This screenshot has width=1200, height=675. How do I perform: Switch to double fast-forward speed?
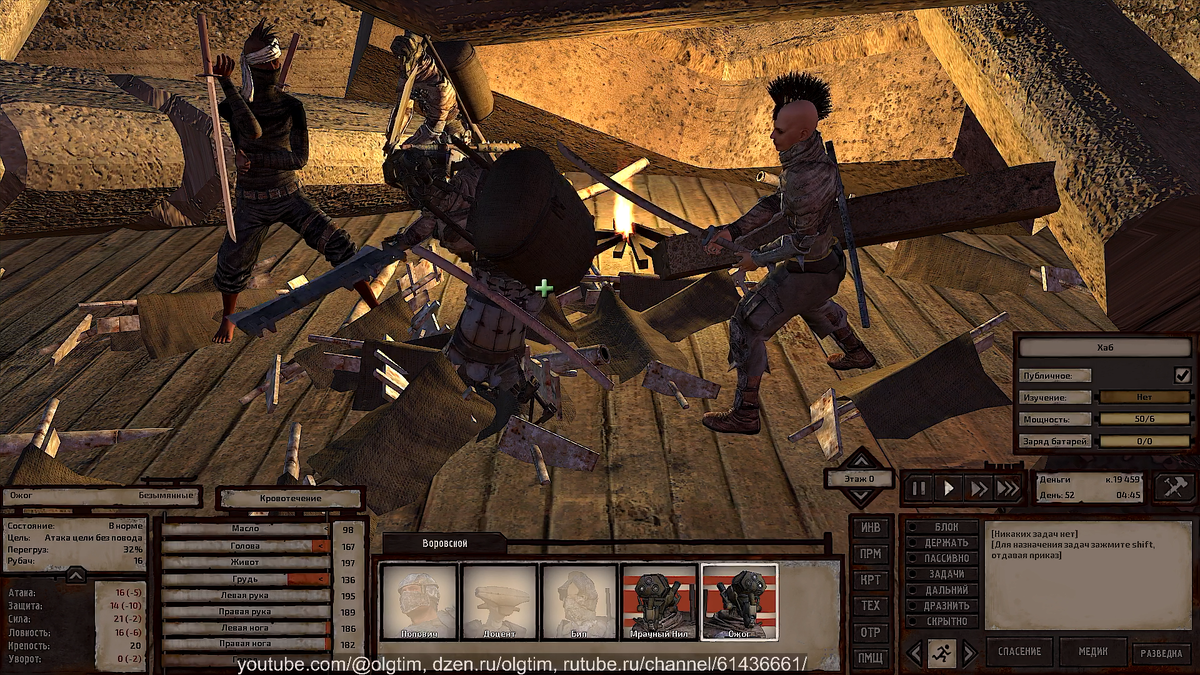[978, 489]
